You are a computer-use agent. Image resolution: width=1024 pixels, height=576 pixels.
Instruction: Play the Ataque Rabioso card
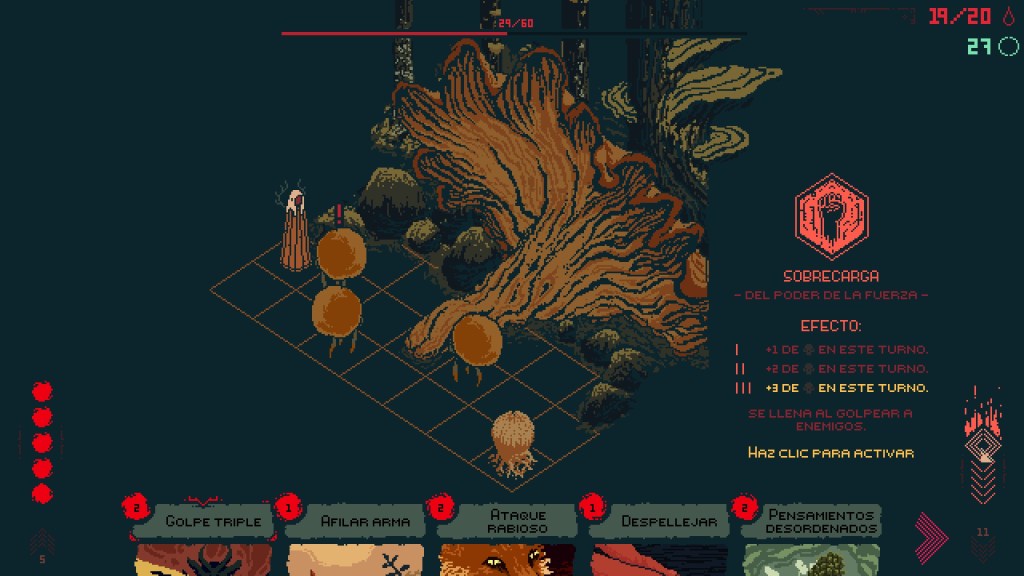(508, 538)
